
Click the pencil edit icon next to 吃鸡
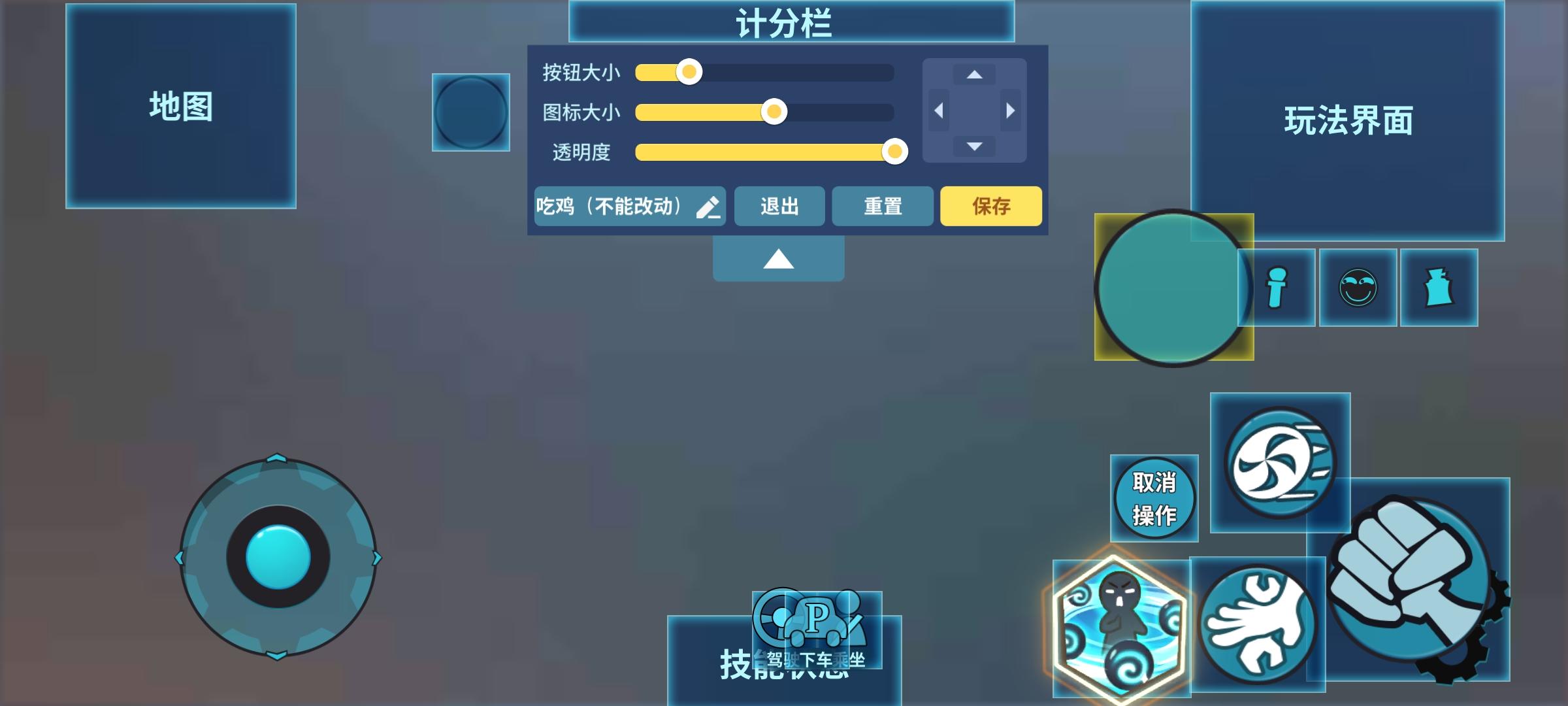tap(708, 206)
